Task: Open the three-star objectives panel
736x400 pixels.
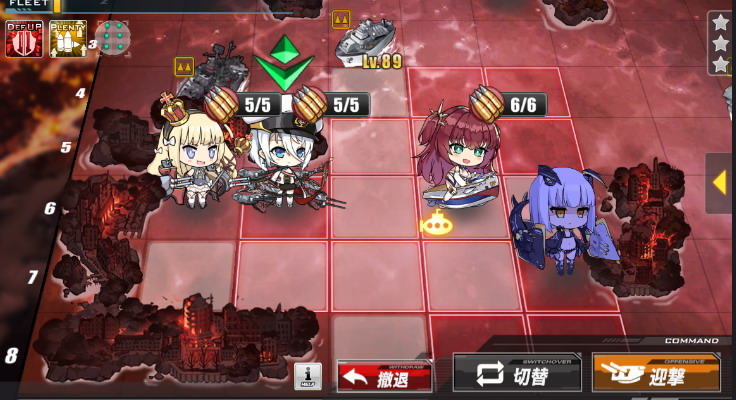Action: coord(720,42)
